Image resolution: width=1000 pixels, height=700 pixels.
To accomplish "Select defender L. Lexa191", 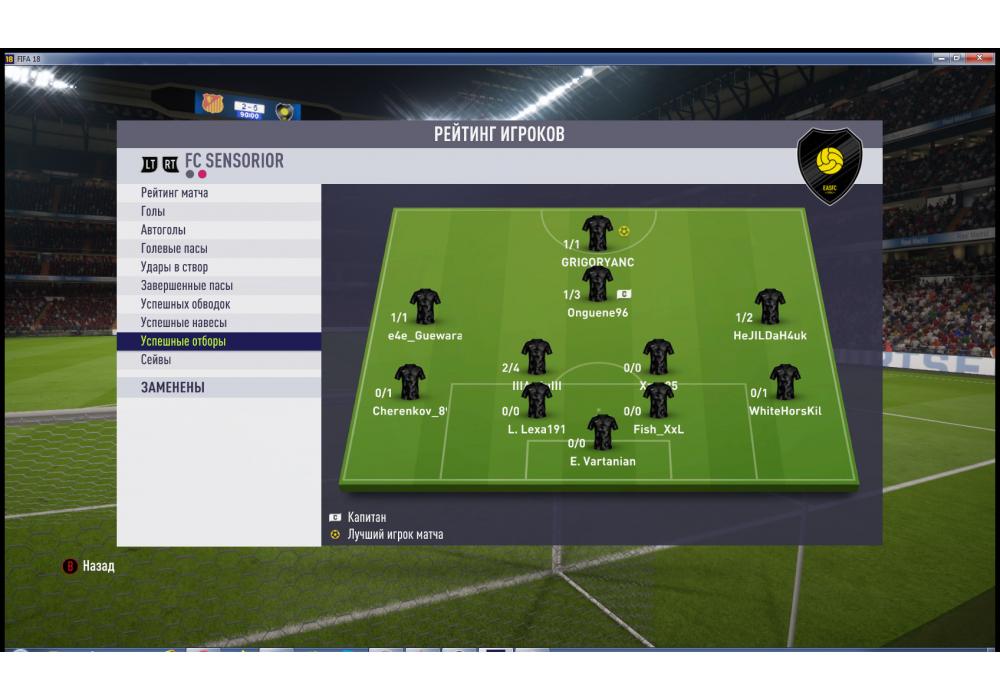I will pyautogui.click(x=537, y=401).
